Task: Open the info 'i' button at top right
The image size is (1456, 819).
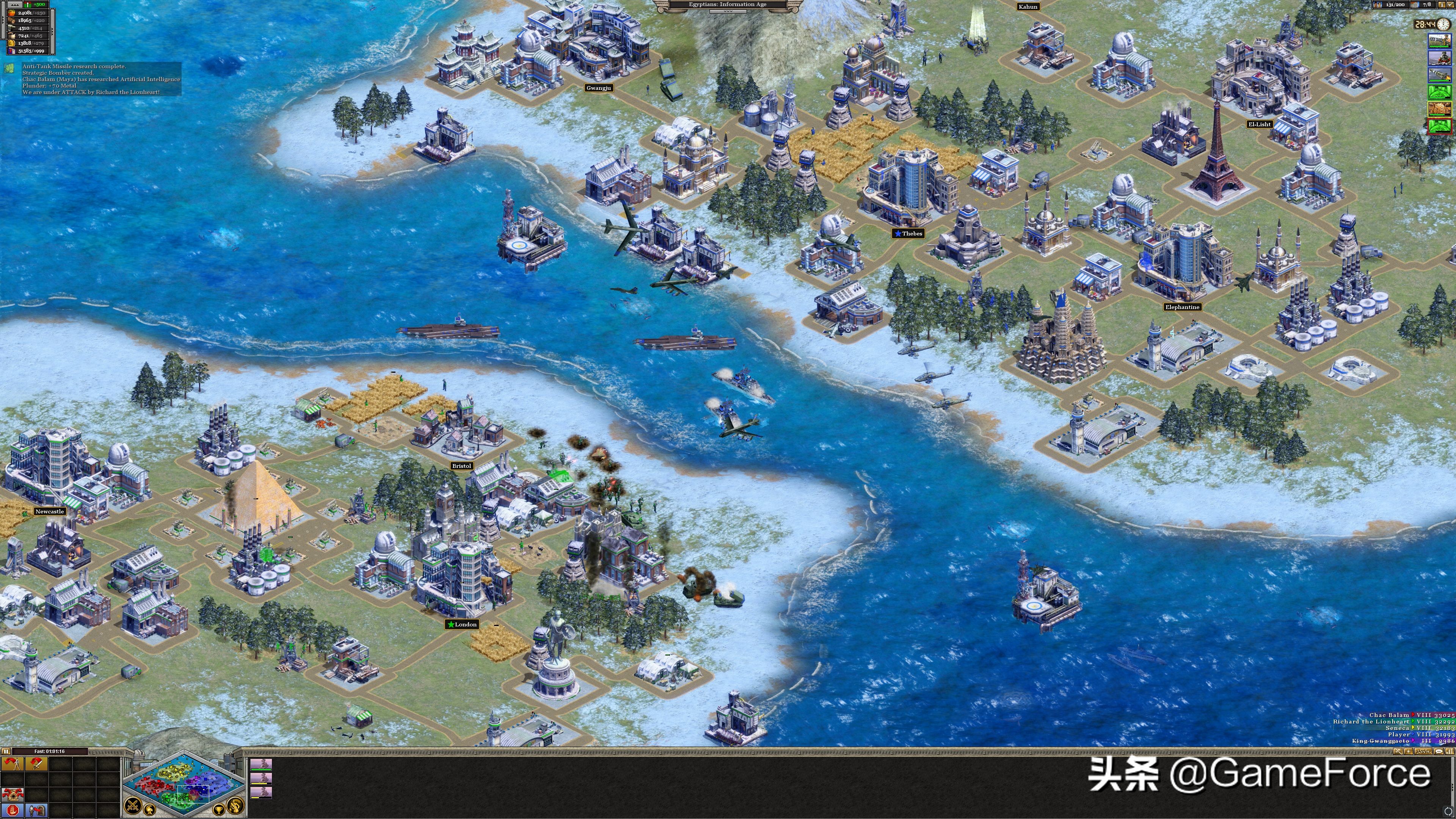Action: click(1442, 5)
